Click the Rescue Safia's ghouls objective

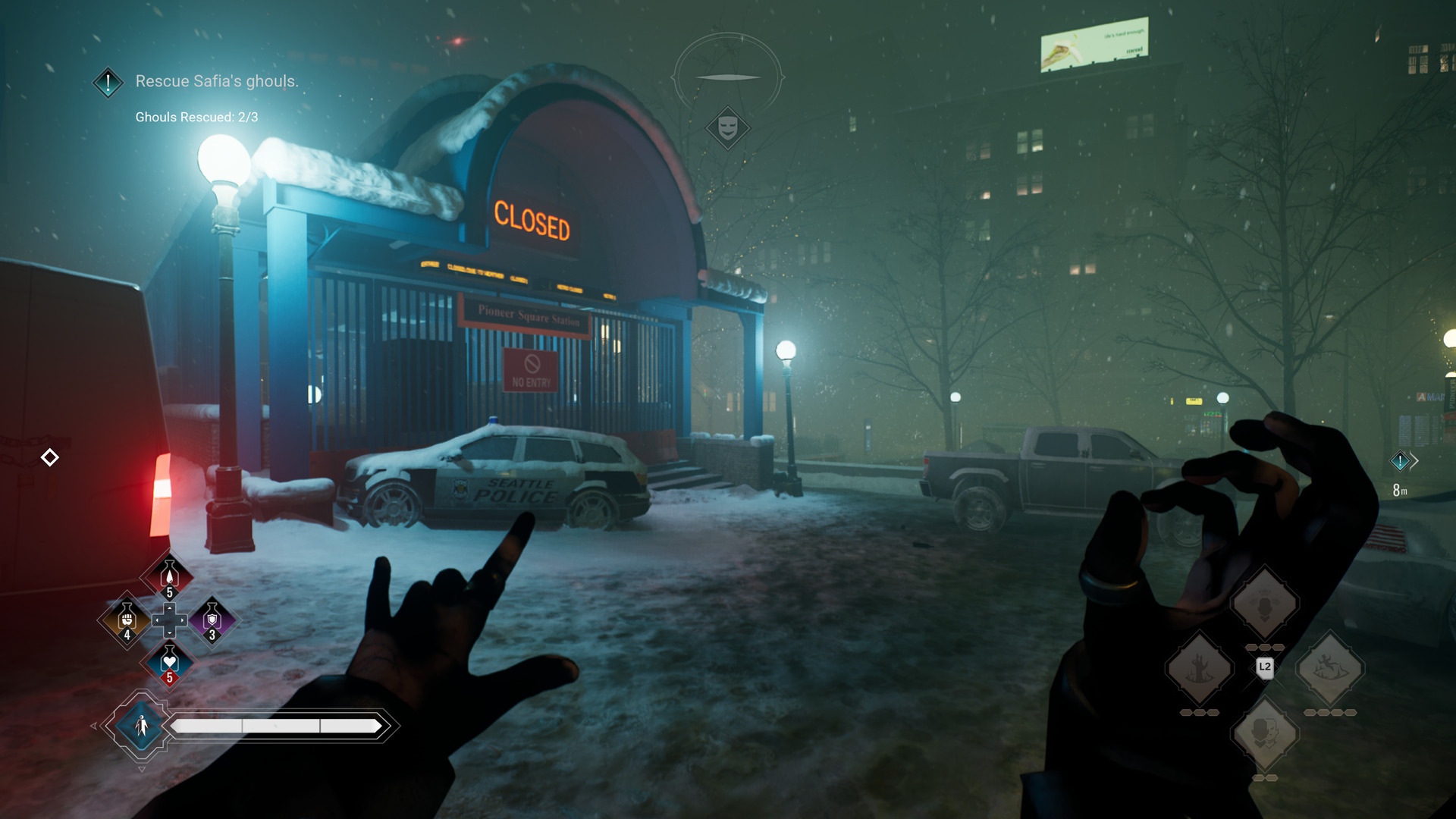(x=216, y=81)
